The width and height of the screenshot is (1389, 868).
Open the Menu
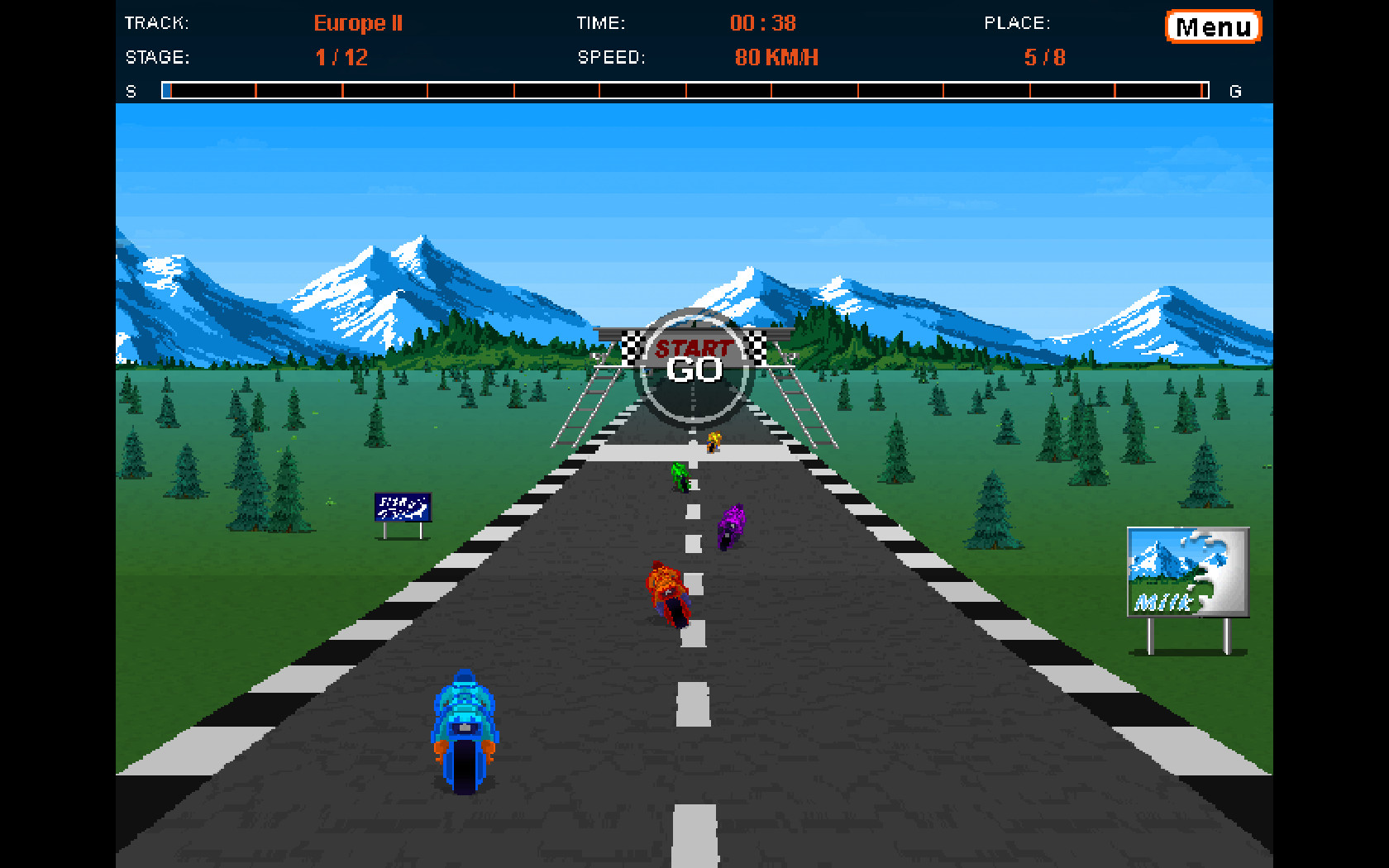pyautogui.click(x=1212, y=26)
